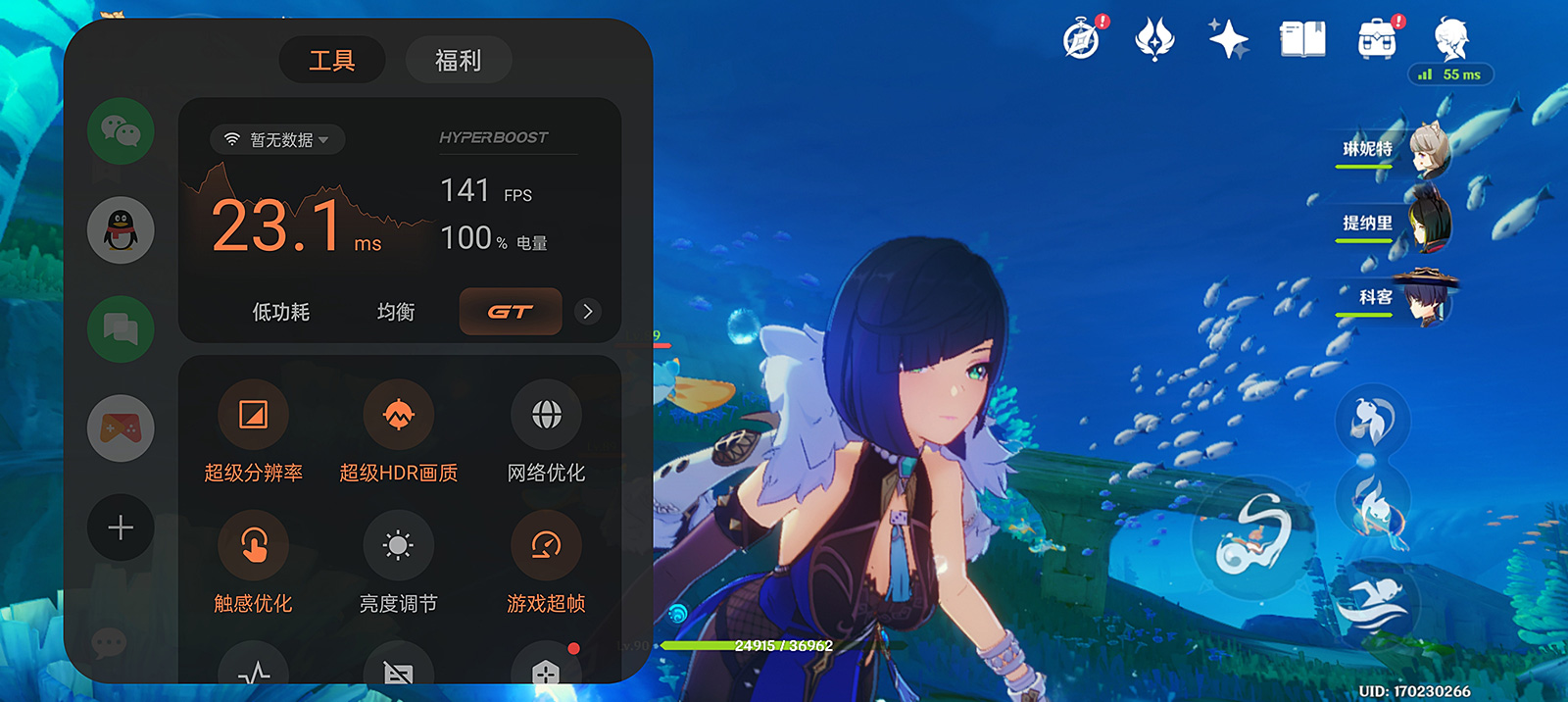Choose the 均衡 performance mode
The height and width of the screenshot is (702, 1568).
[x=396, y=312]
